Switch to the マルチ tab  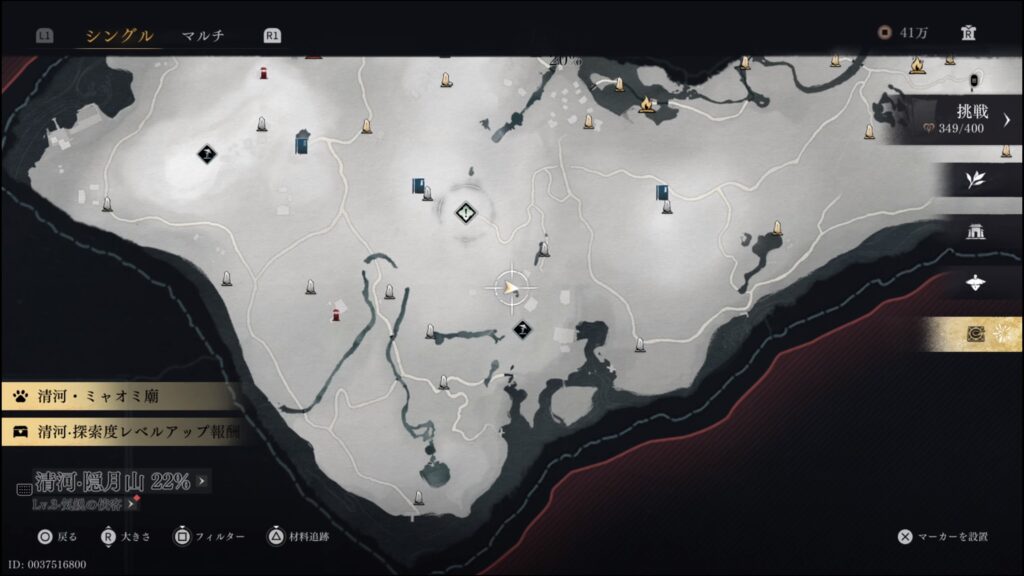coord(202,36)
